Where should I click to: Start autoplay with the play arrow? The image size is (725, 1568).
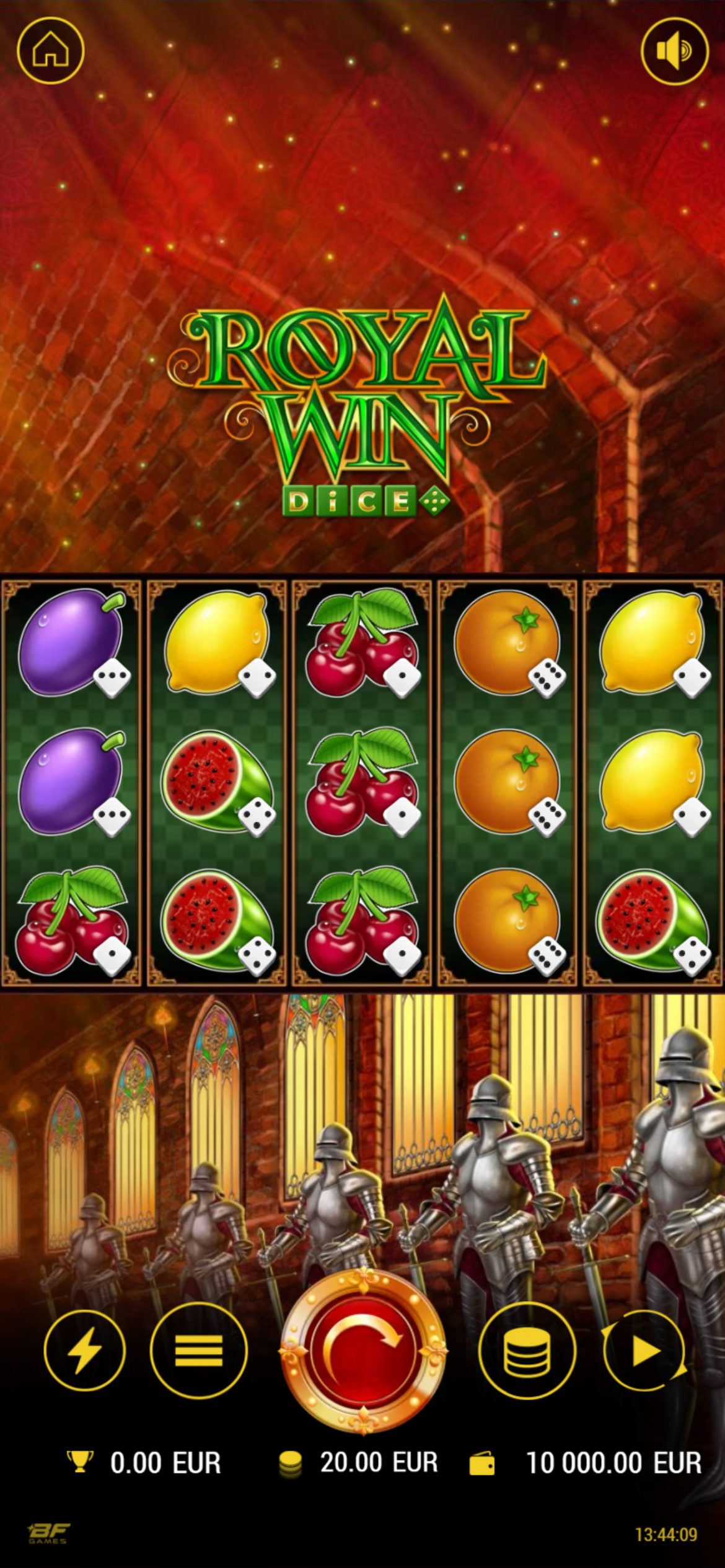point(644,1350)
